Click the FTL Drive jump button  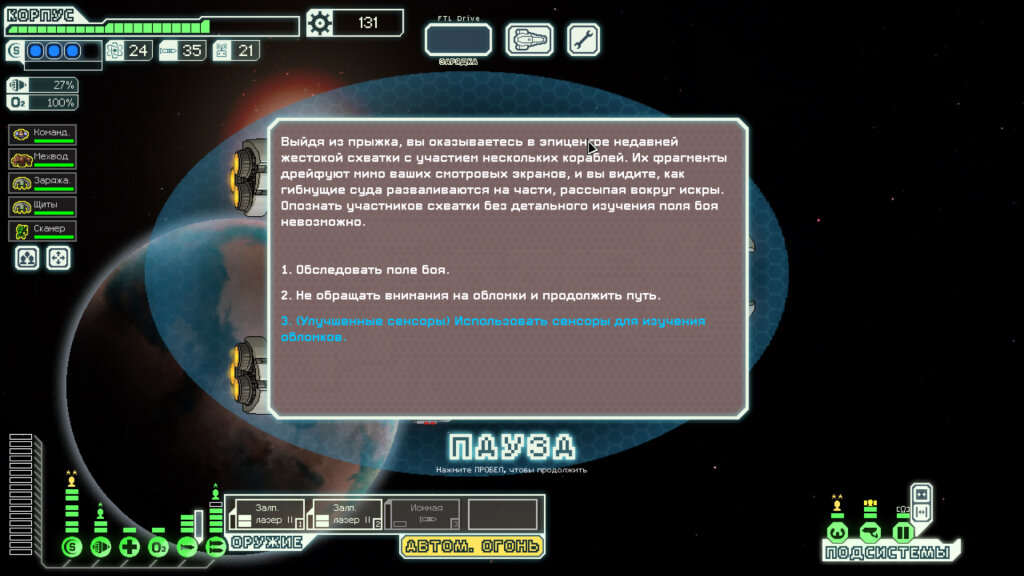pos(458,40)
